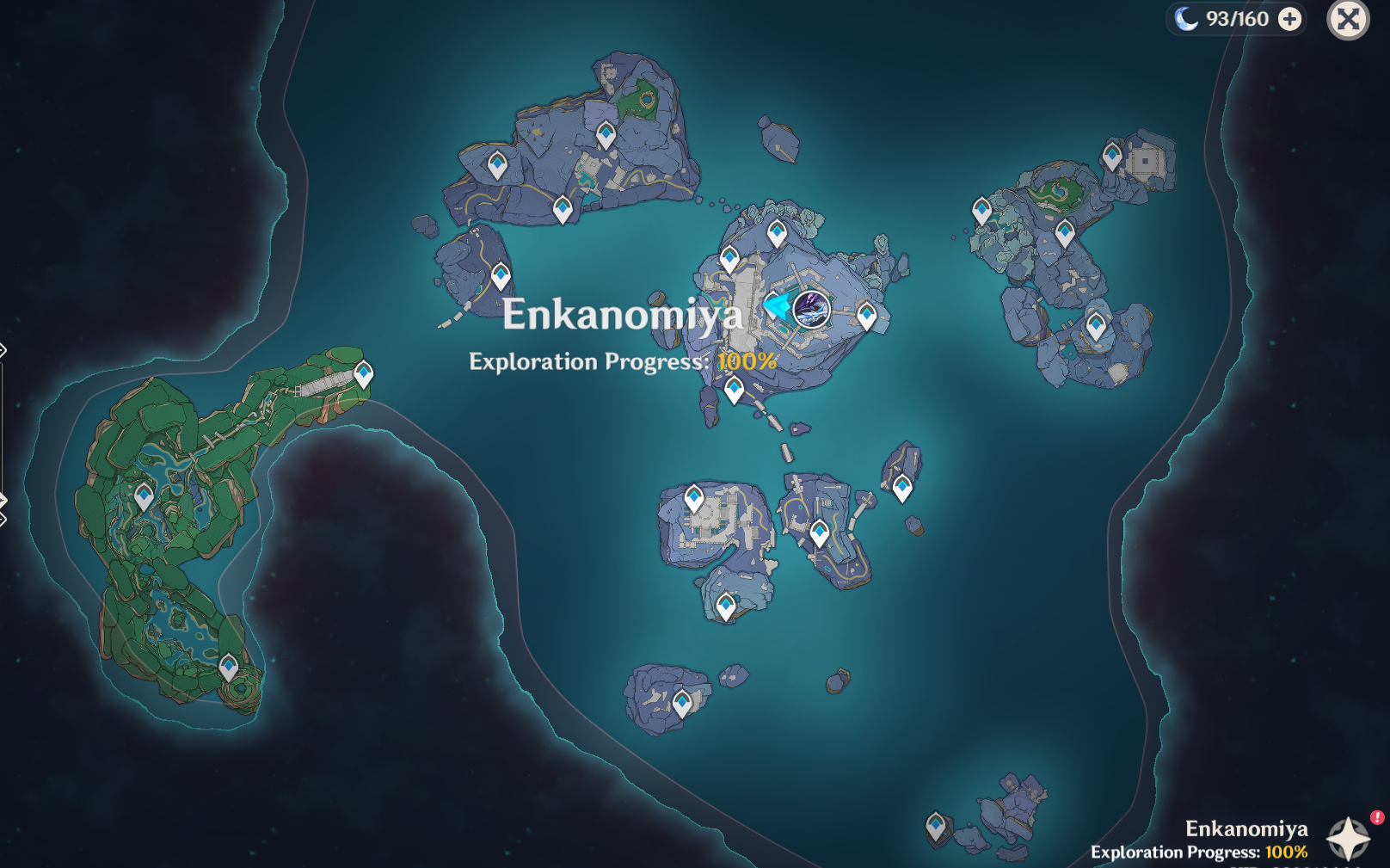Screen dimensions: 1390x868
Task: Click the crescent moon currency icon top right
Action: click(1187, 18)
